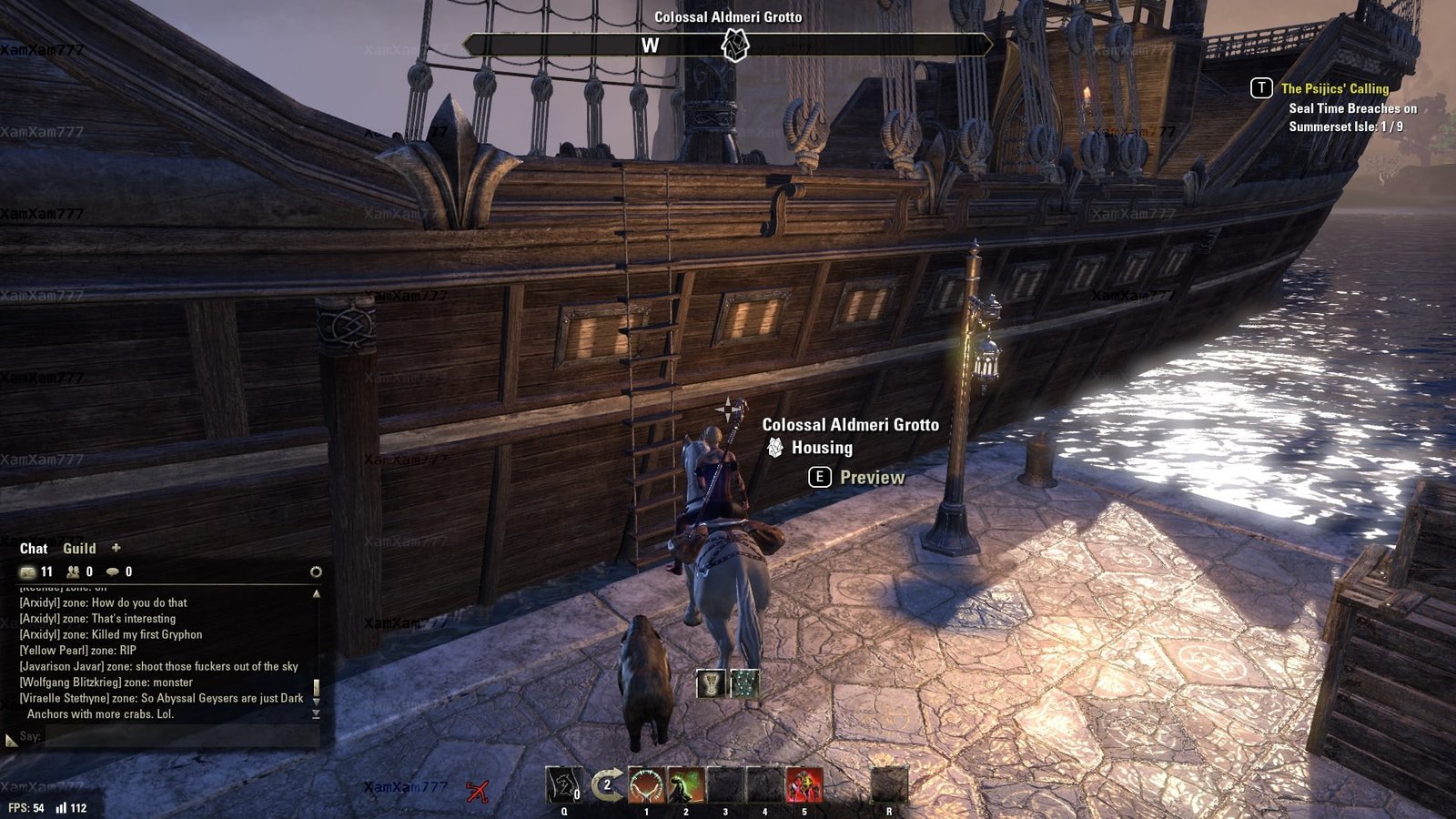Activate the green hooded figure ability
Image resolution: width=1456 pixels, height=819 pixels.
coord(685,784)
